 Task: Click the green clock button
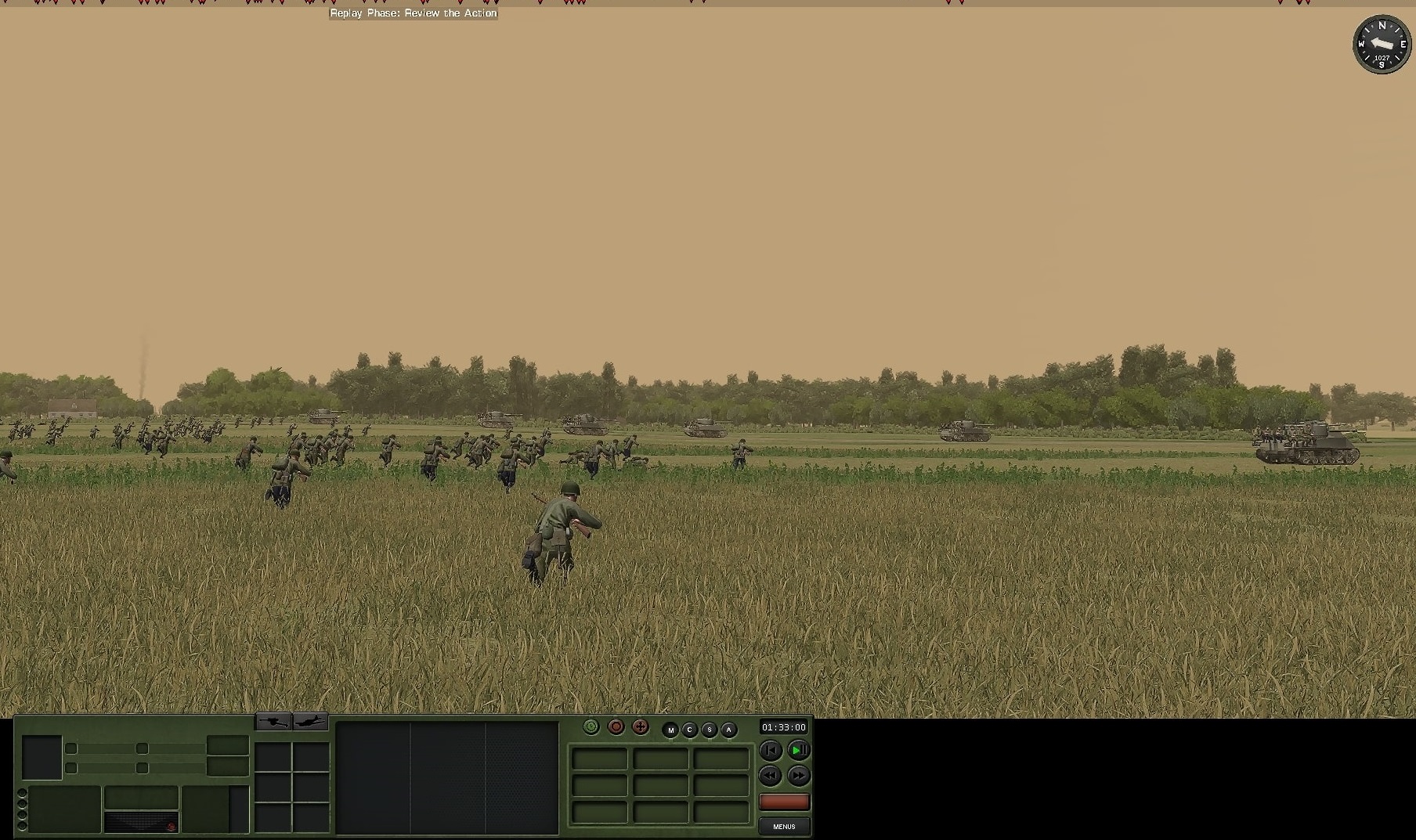click(x=591, y=727)
